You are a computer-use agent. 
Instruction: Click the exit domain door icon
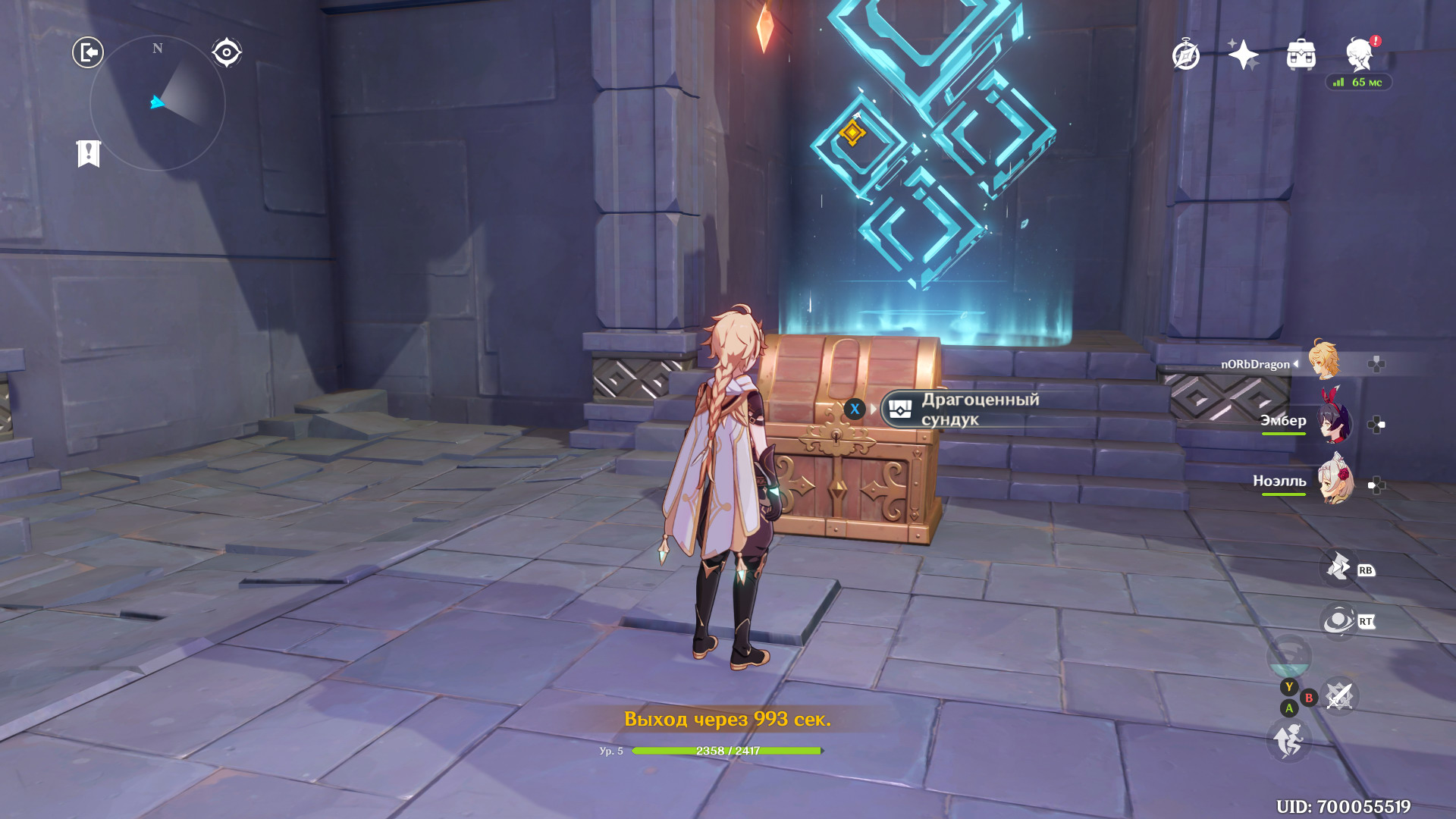(88, 52)
